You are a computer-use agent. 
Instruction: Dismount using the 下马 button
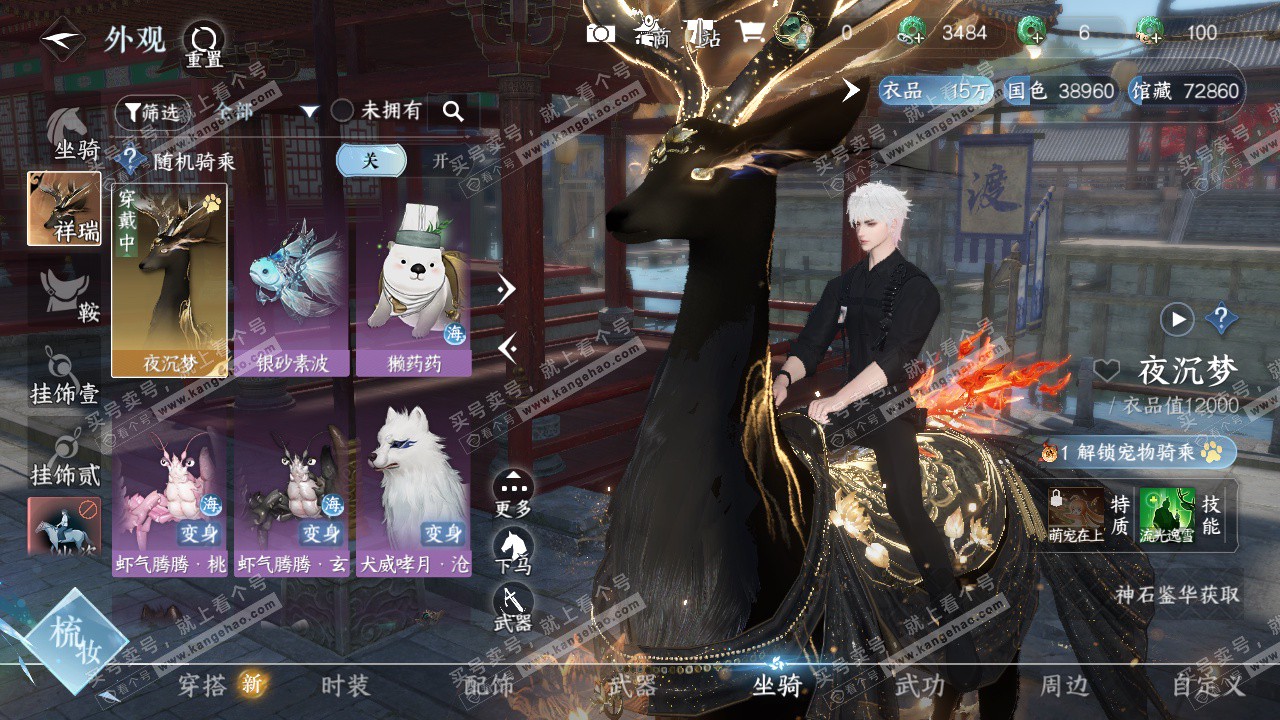514,552
